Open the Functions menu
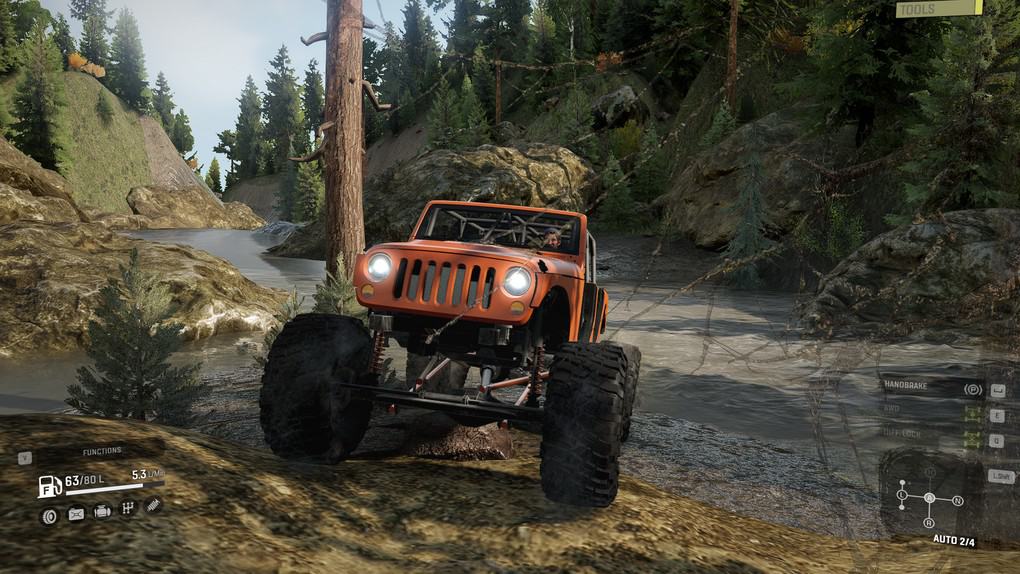 click(102, 452)
